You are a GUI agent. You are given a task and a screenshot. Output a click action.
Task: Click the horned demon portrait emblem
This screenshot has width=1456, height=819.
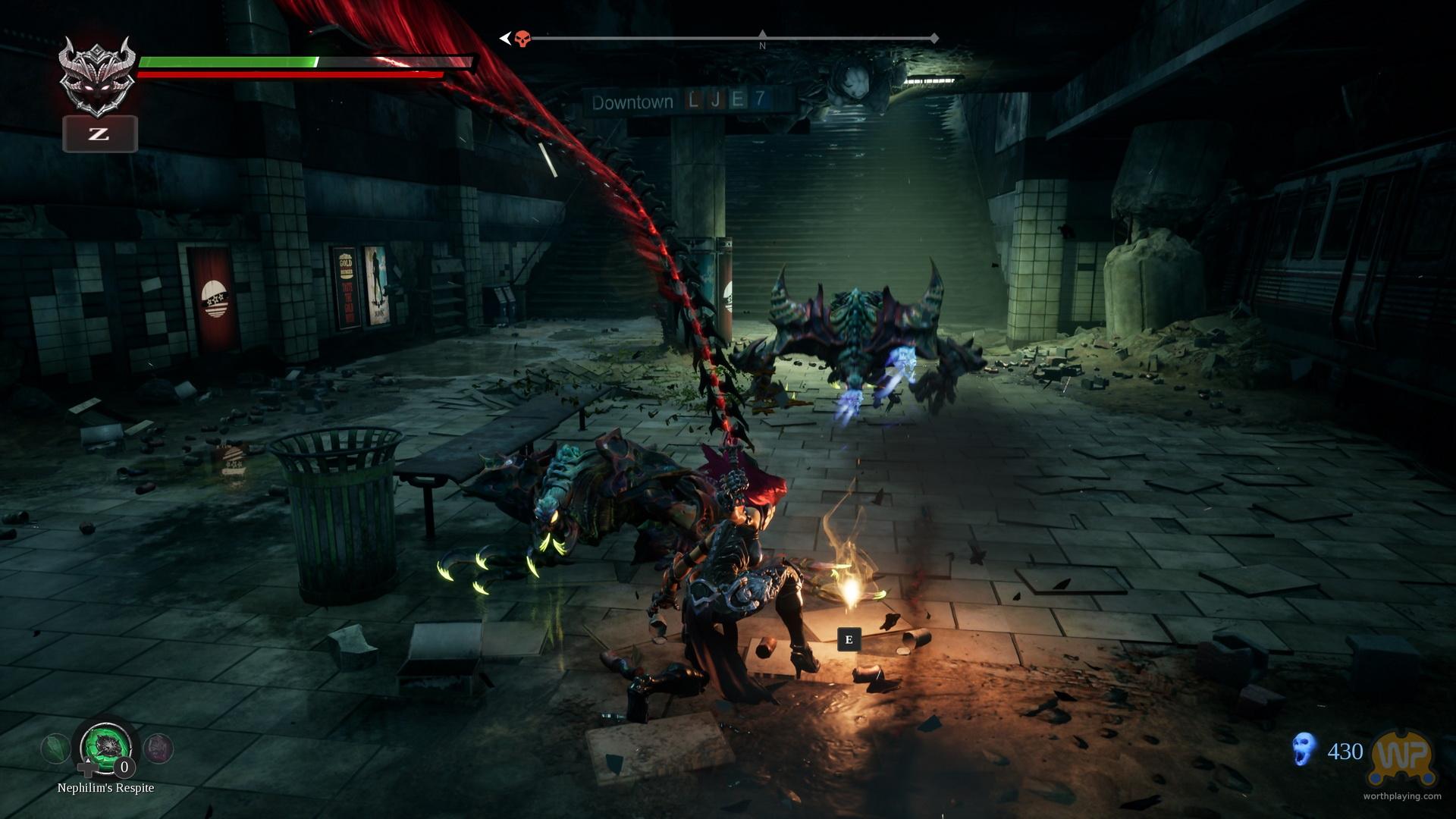tap(99, 74)
